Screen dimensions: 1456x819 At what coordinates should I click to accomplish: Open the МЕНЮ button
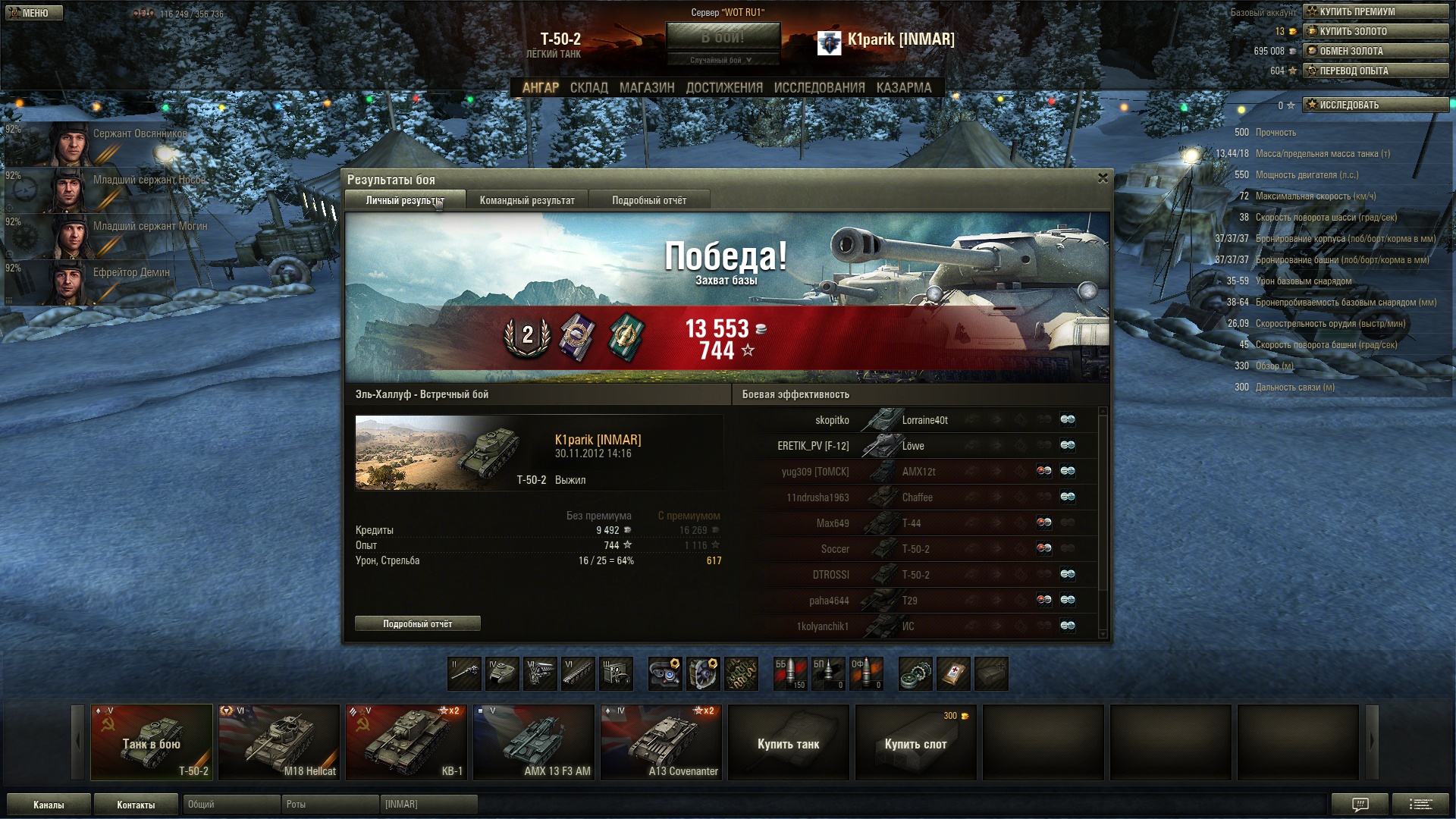(x=34, y=13)
